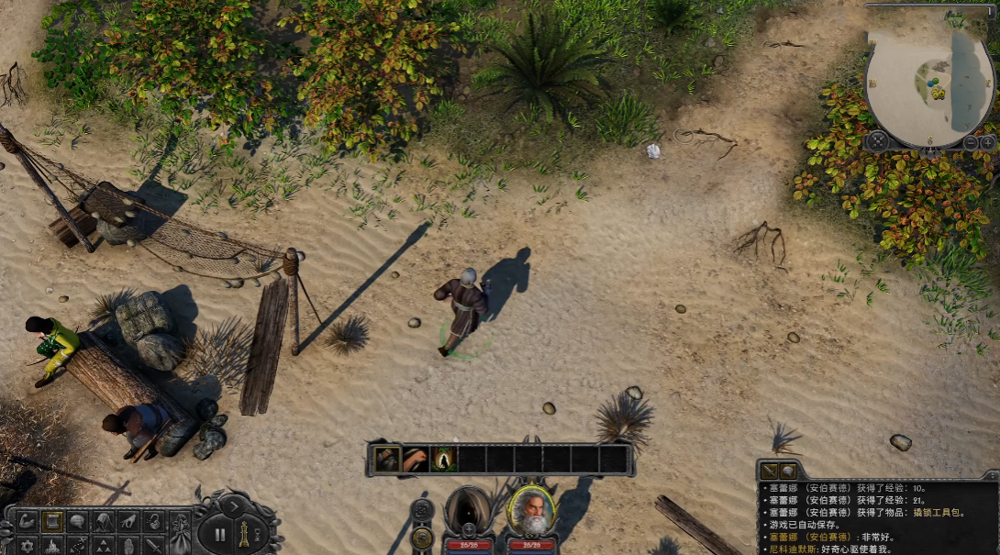Activate the forest silhouette hotbar ability
Image resolution: width=1000 pixels, height=555 pixels.
pyautogui.click(x=444, y=459)
